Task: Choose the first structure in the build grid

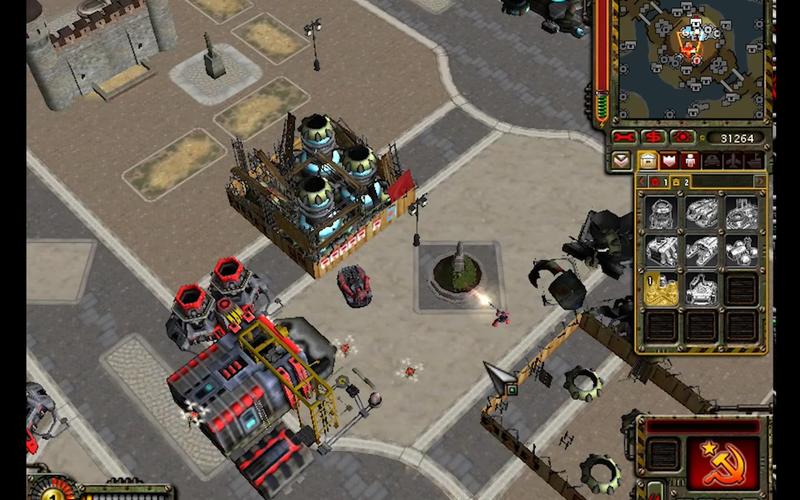Action: pos(659,211)
